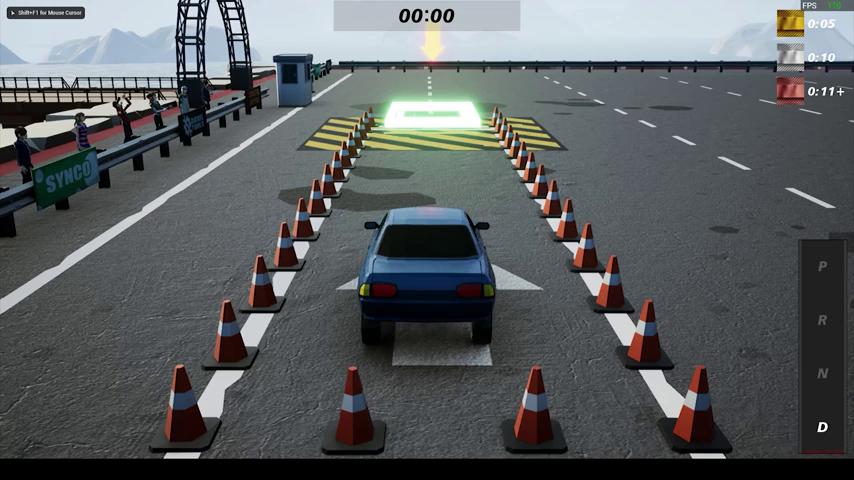Image resolution: width=854 pixels, height=480 pixels.
Task: Shift the gear selector to P (Park)
Action: tap(822, 267)
